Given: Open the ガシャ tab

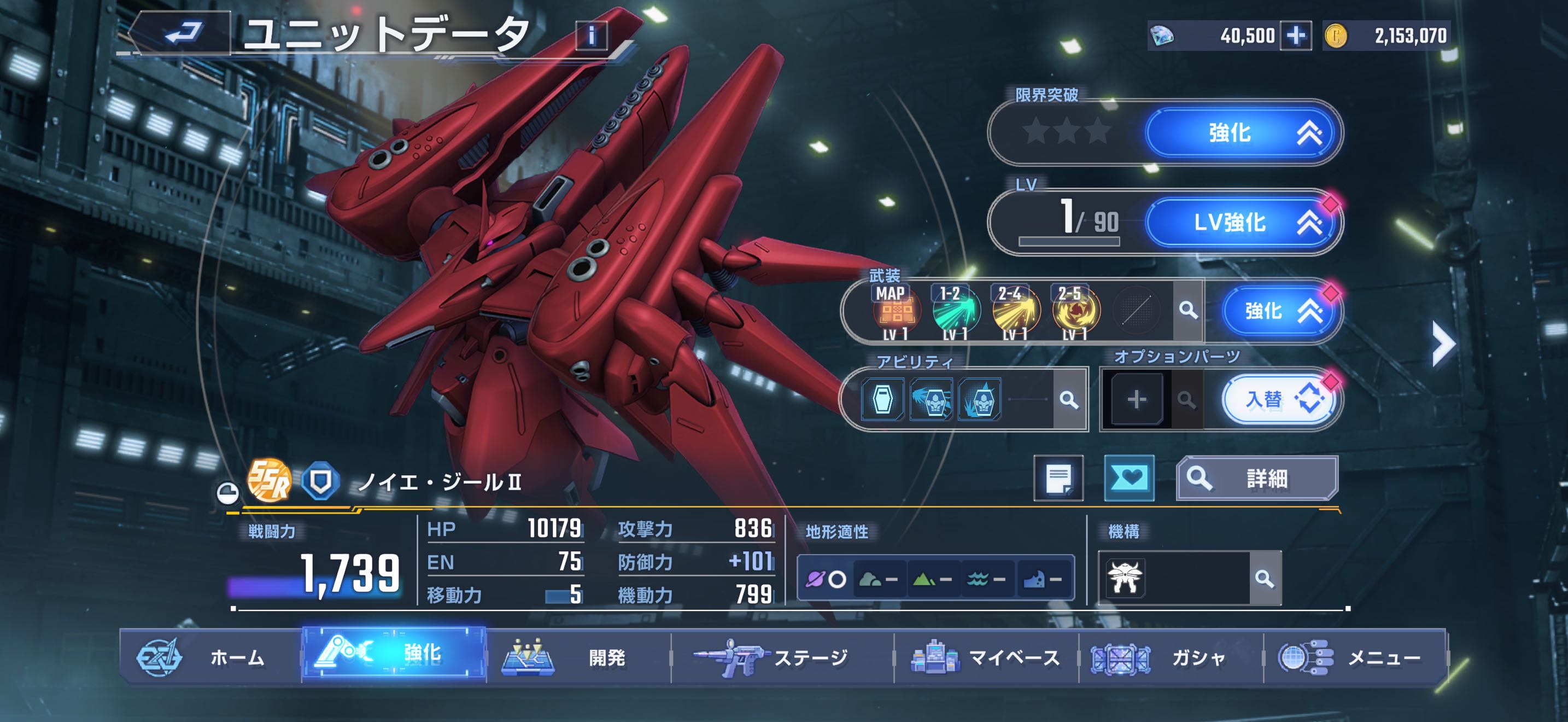Looking at the screenshot, I should (1170, 657).
